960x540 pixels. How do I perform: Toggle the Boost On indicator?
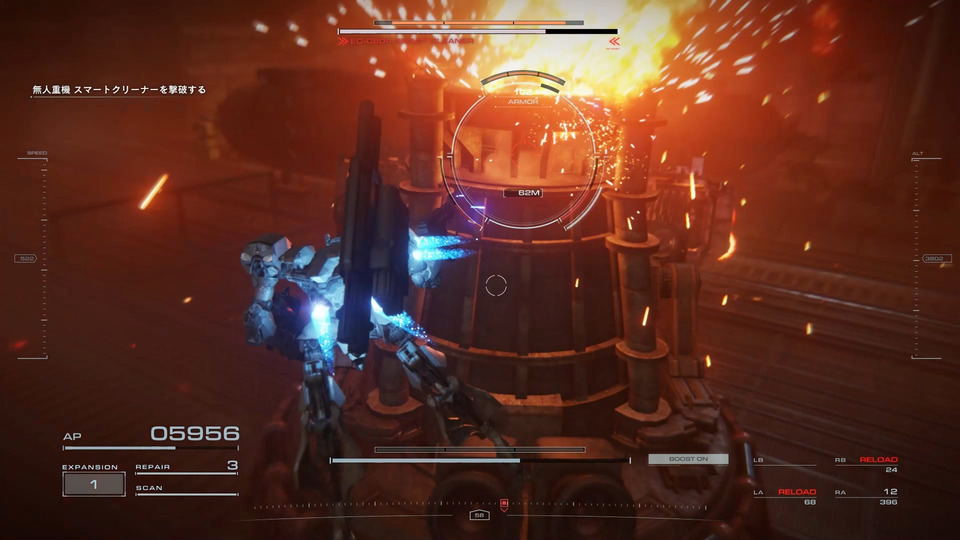(688, 459)
